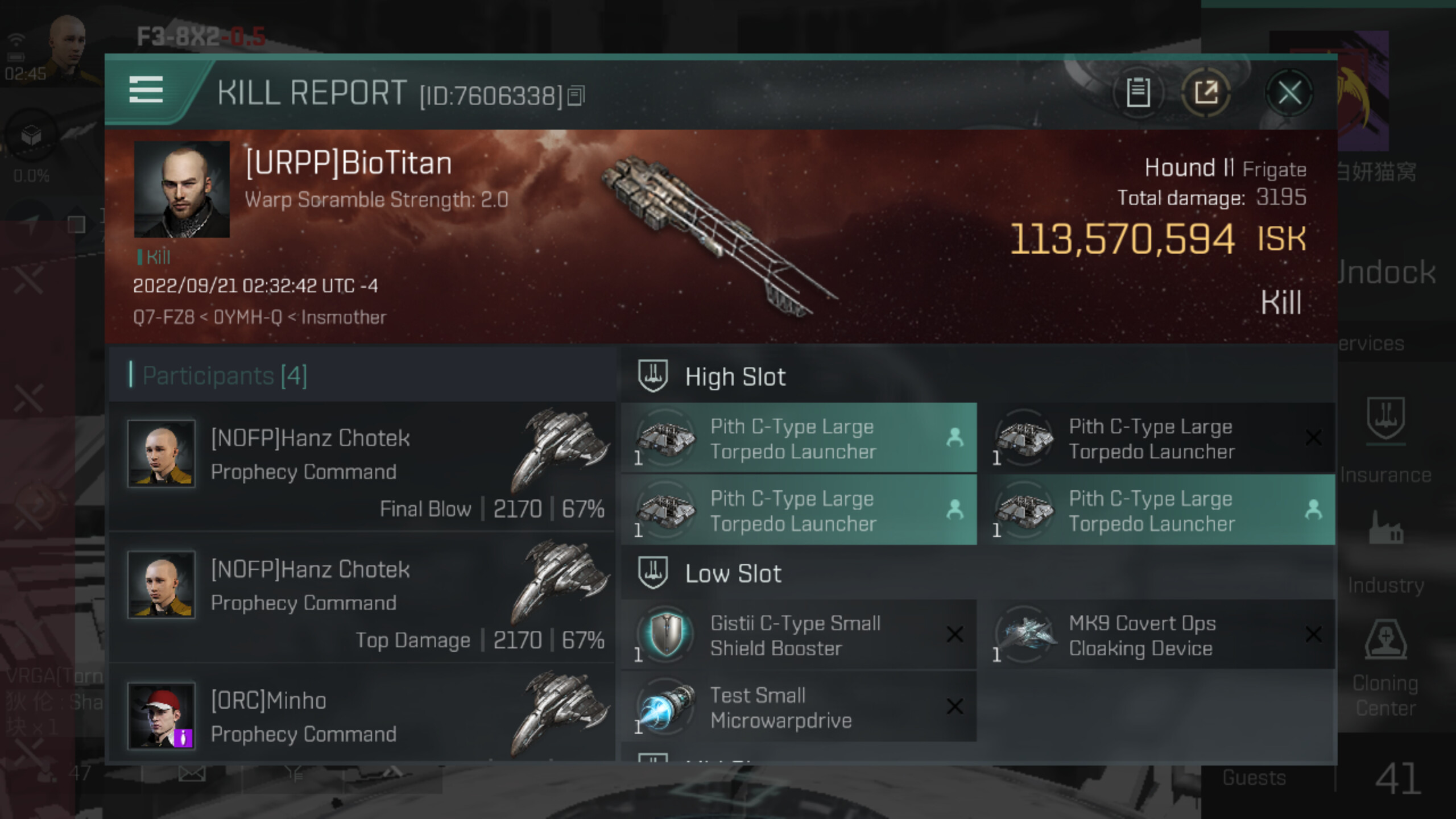View BioTitan's character portrait
1456x819 pixels.
181,189
